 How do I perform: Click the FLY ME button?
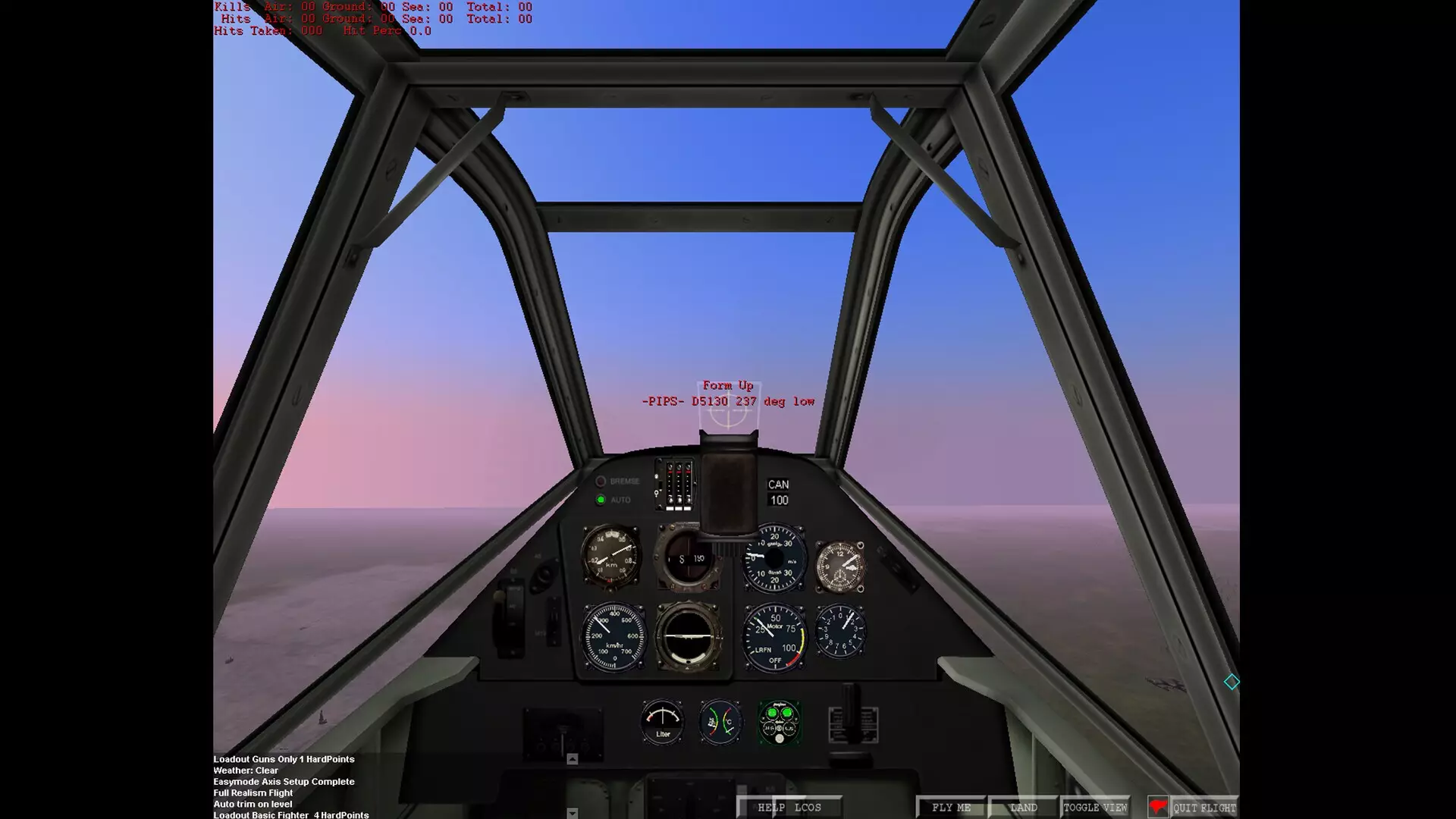pyautogui.click(x=950, y=808)
